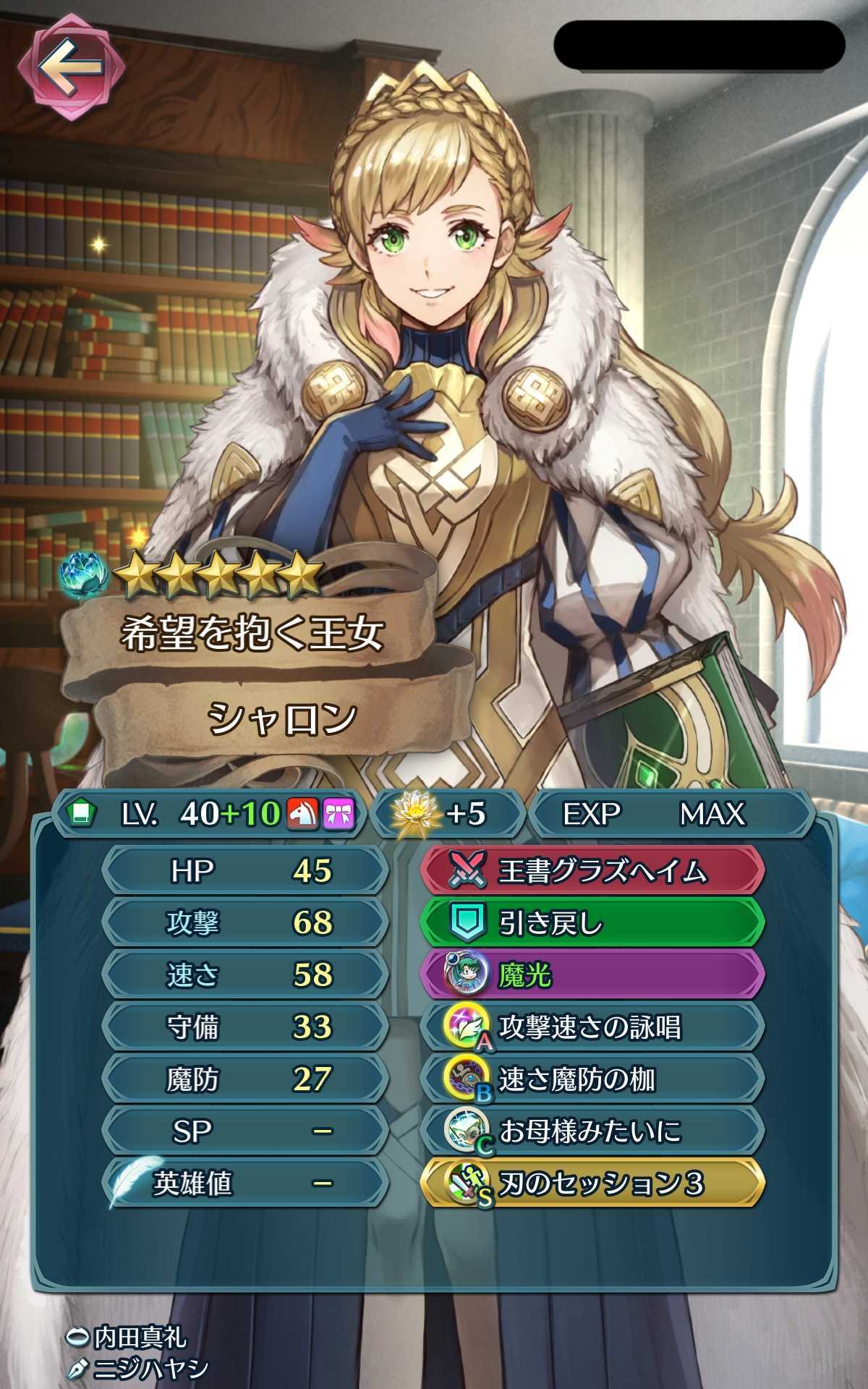868x1389 pixels.
Task: View the A skill 攻撃速さの詠唱
Action: (x=592, y=1028)
